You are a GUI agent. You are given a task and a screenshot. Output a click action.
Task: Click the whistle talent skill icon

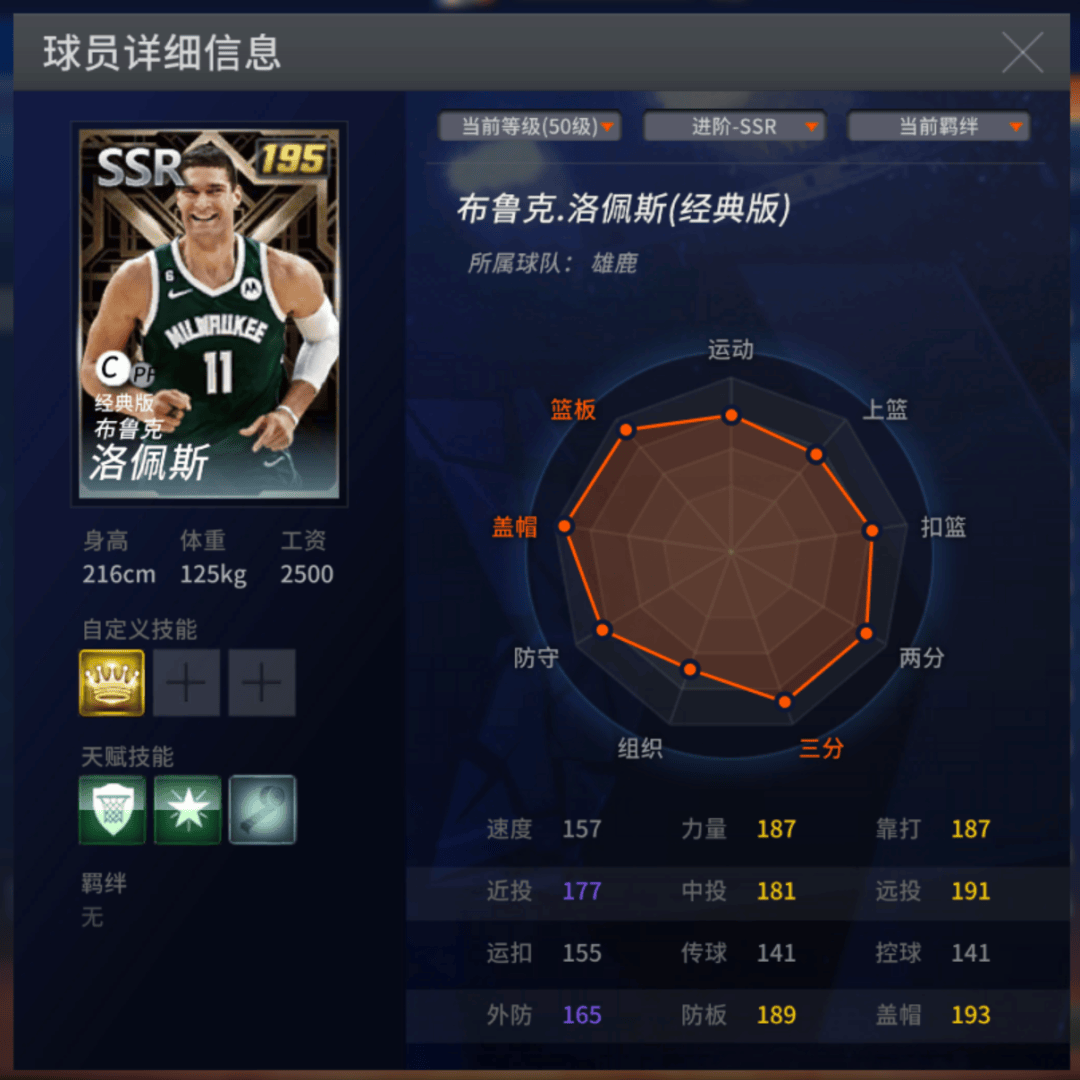tap(262, 810)
